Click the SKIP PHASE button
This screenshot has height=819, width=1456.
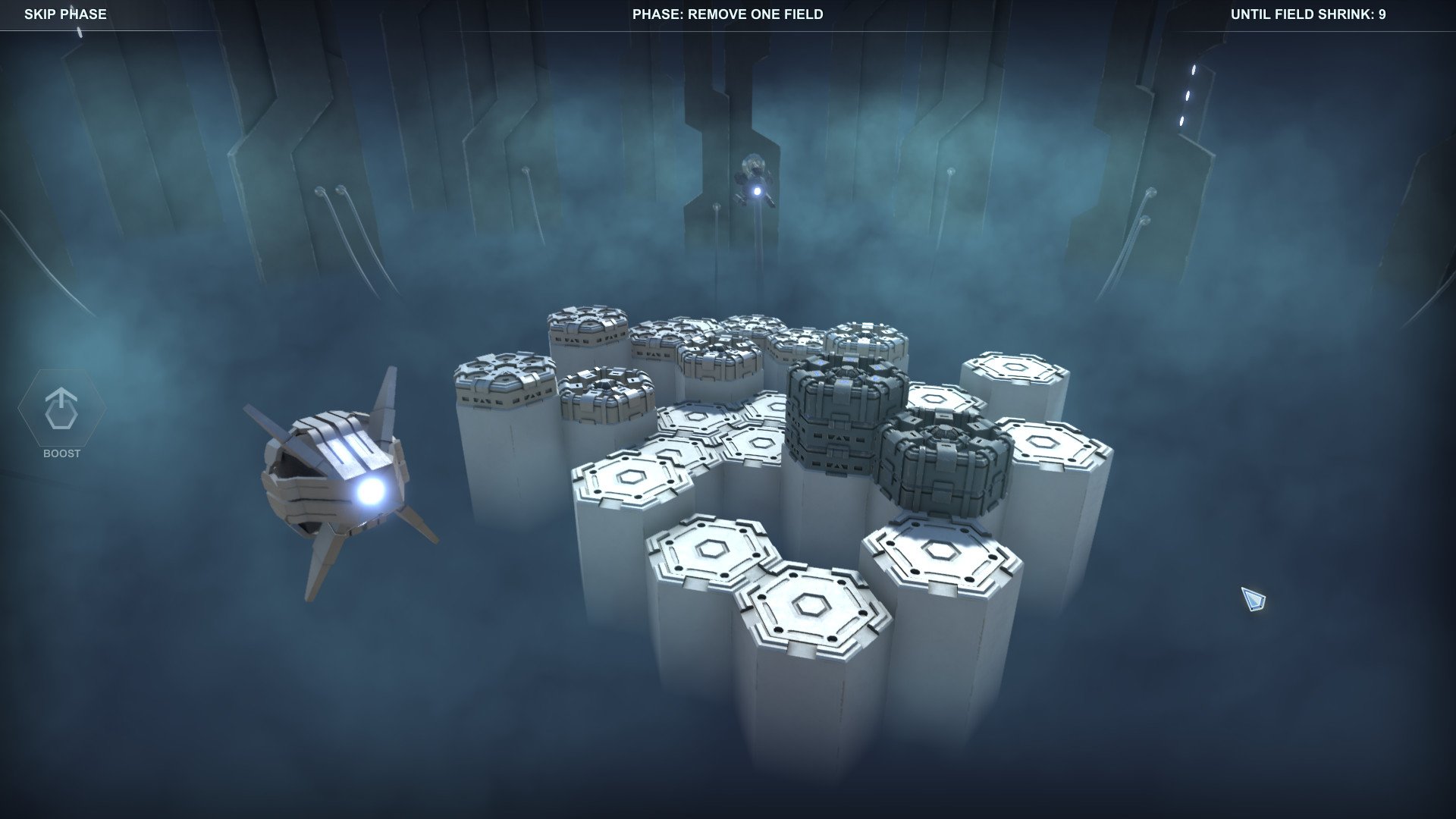click(64, 14)
